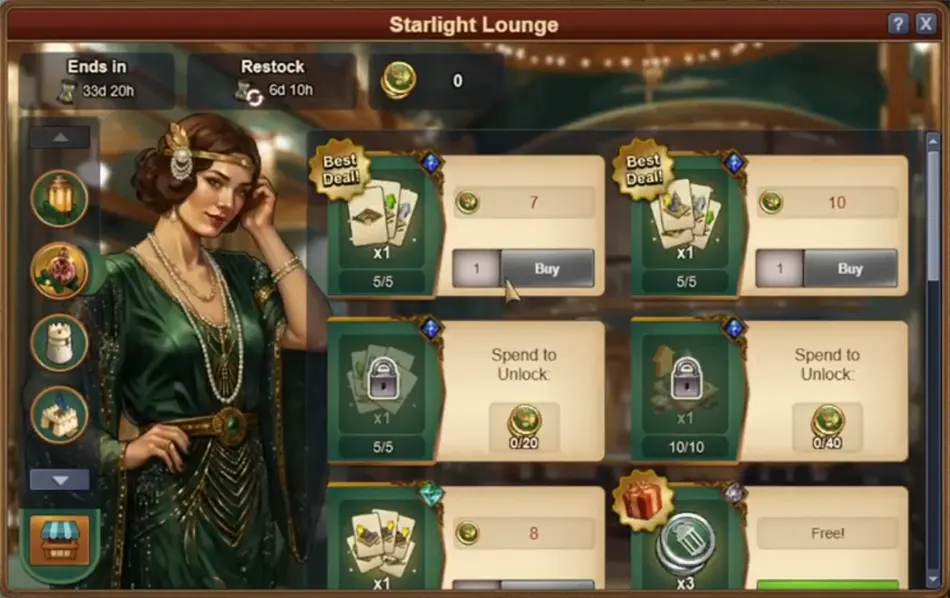Viewport: 950px width, 598px height.
Task: Buy the 7-coin Best Deal card pack
Action: tap(547, 269)
